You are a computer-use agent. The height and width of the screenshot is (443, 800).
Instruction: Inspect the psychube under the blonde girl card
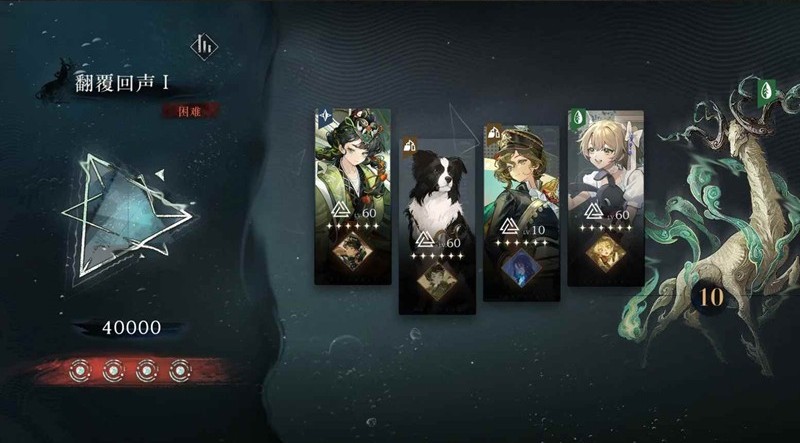tap(605, 250)
